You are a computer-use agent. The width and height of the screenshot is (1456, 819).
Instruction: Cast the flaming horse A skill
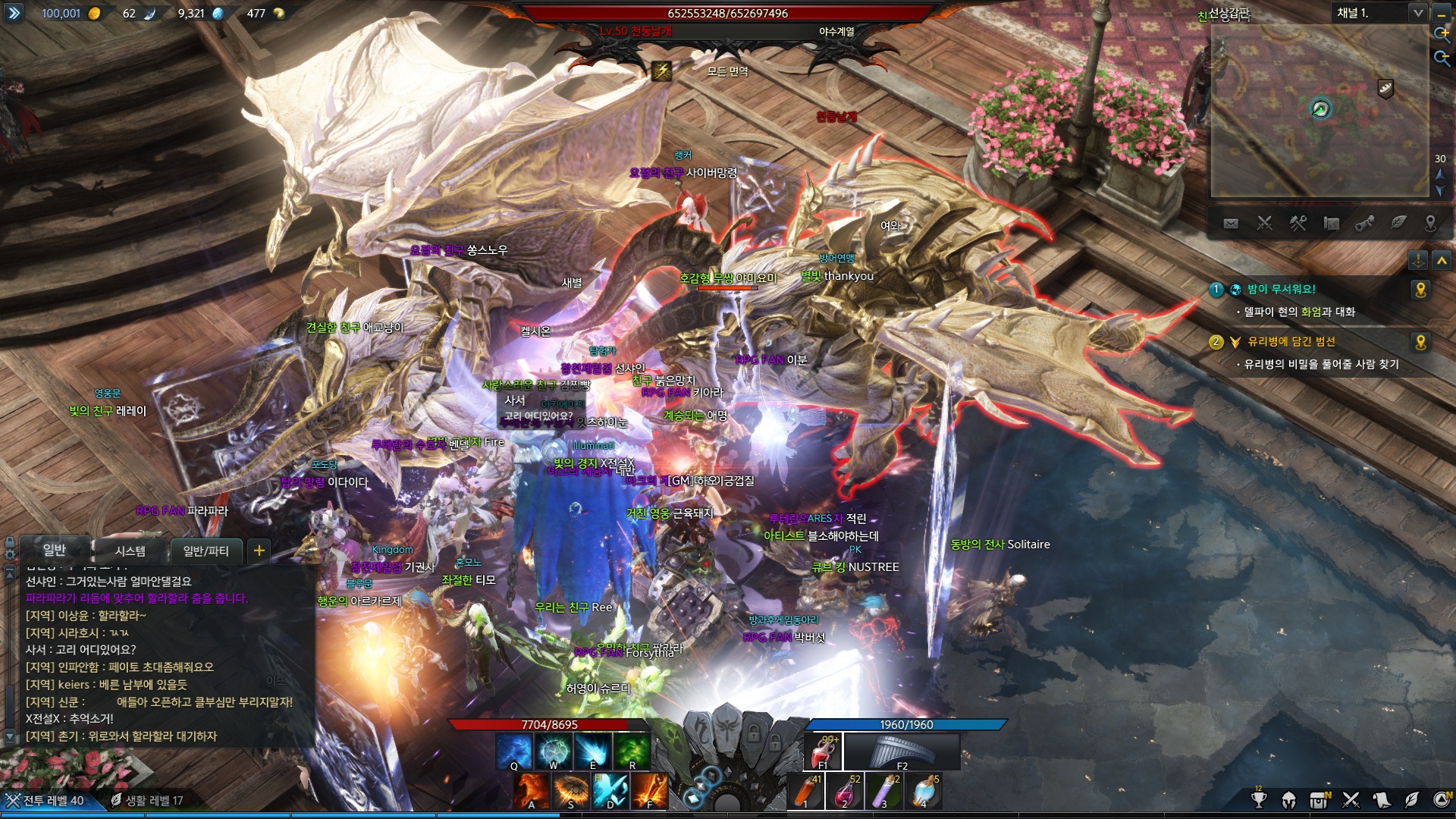531,792
